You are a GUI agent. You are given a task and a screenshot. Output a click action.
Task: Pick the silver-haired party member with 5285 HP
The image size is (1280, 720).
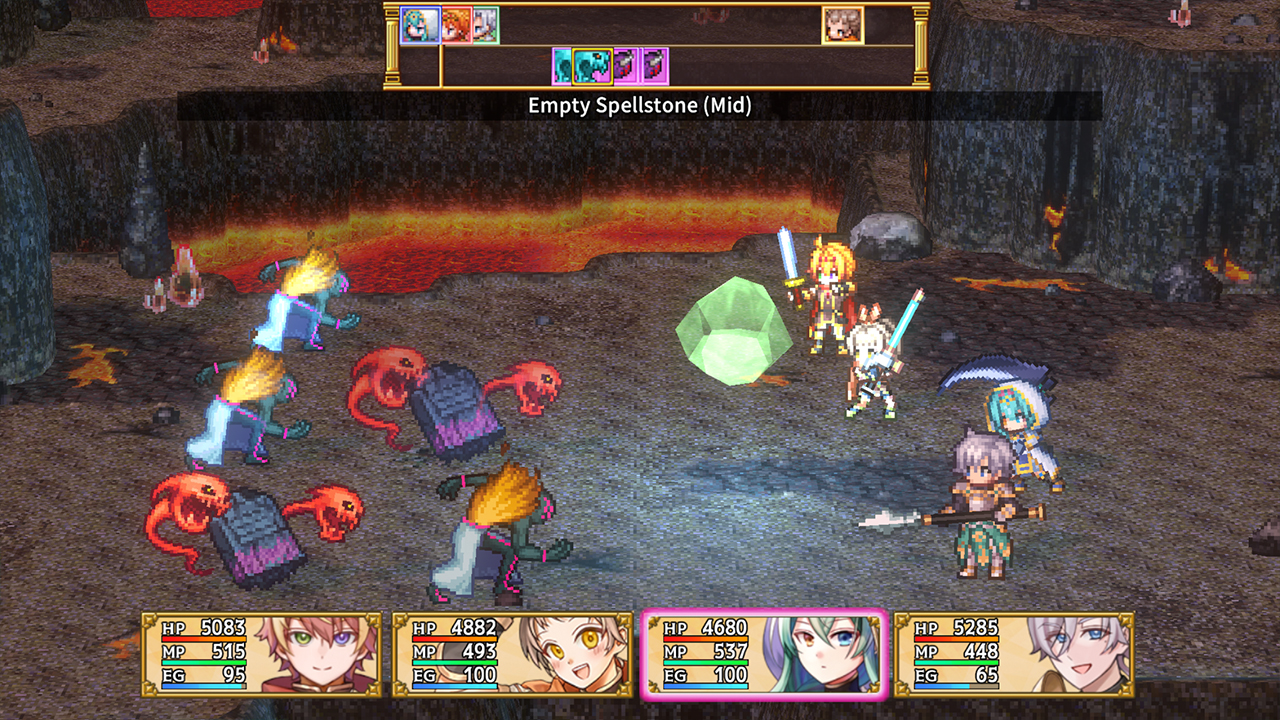point(1013,654)
